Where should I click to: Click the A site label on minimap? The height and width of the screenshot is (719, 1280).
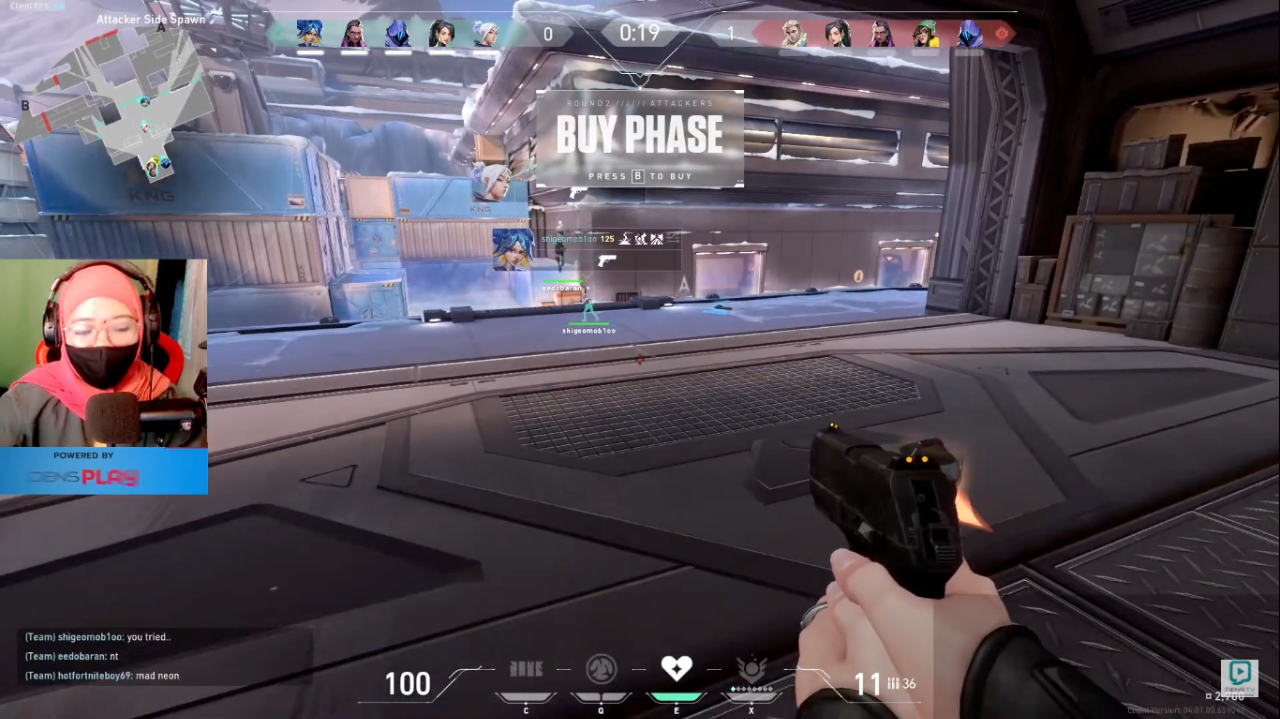[161, 27]
